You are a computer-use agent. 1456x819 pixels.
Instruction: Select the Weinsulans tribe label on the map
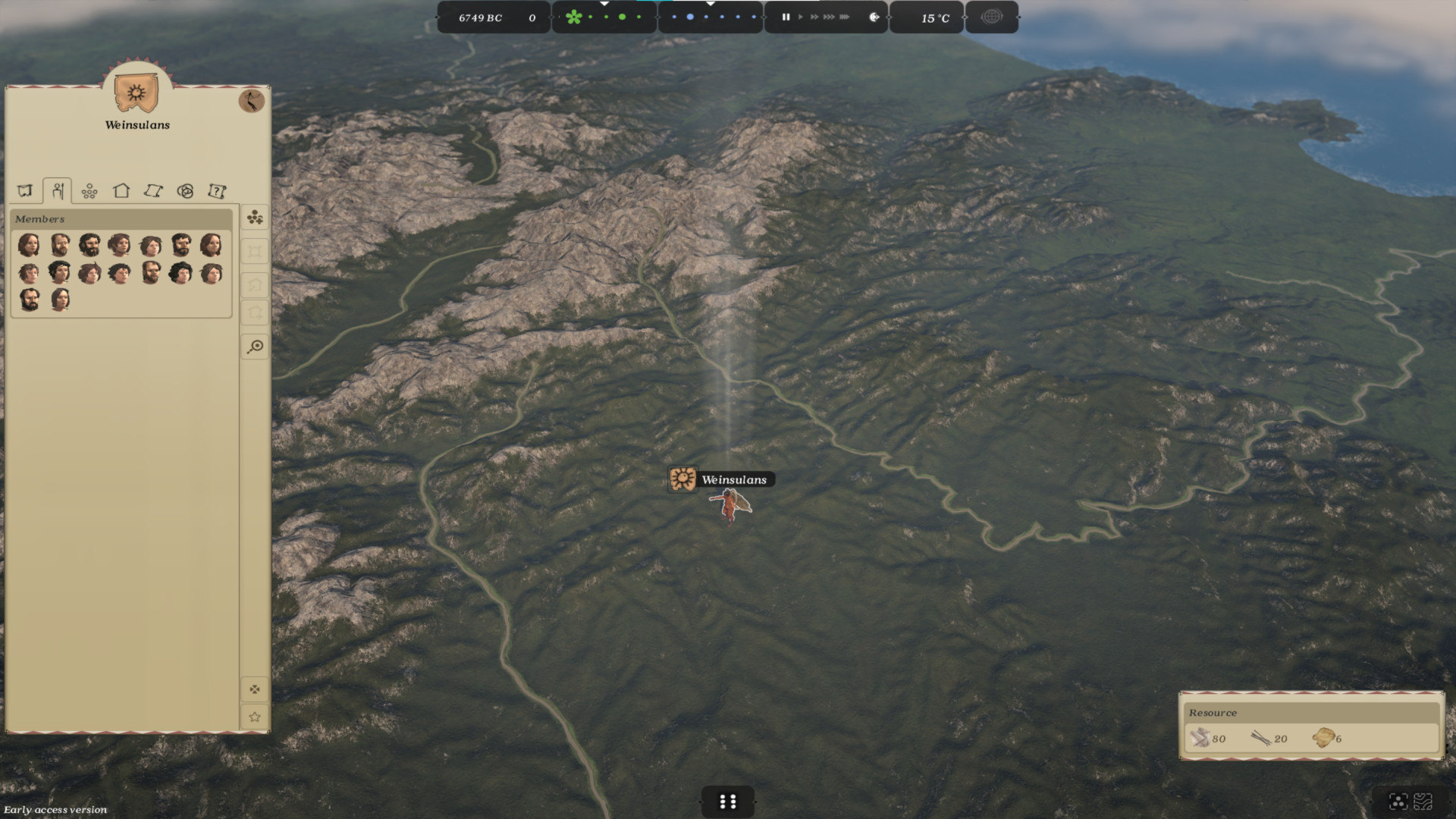(x=733, y=479)
